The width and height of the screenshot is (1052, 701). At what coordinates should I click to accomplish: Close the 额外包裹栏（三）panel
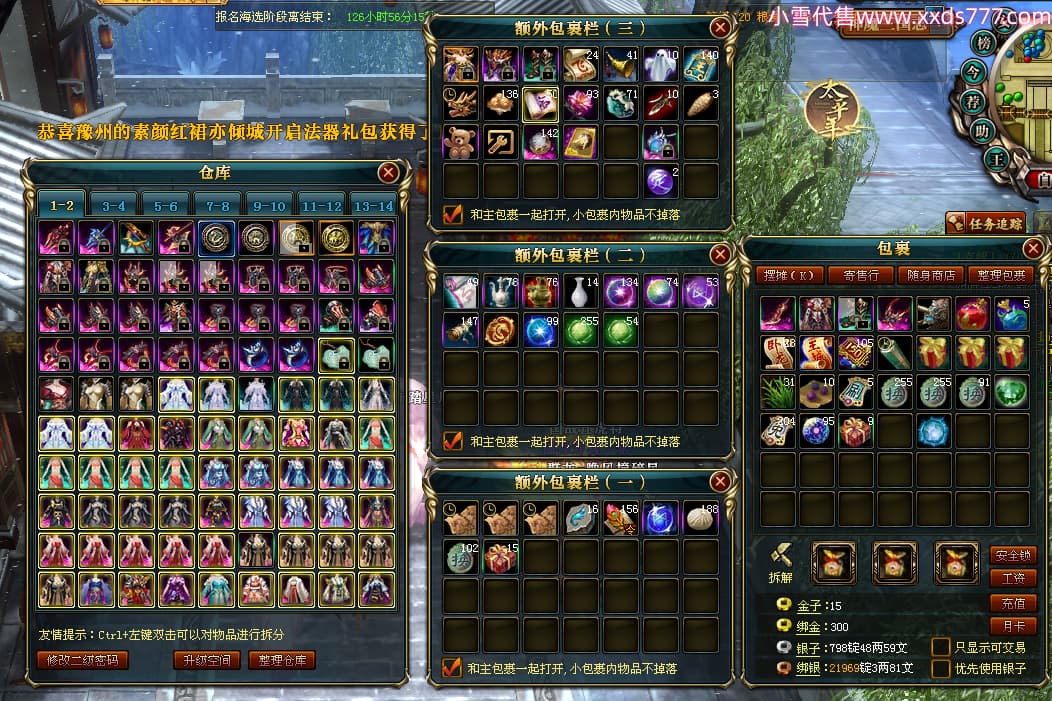(x=719, y=28)
